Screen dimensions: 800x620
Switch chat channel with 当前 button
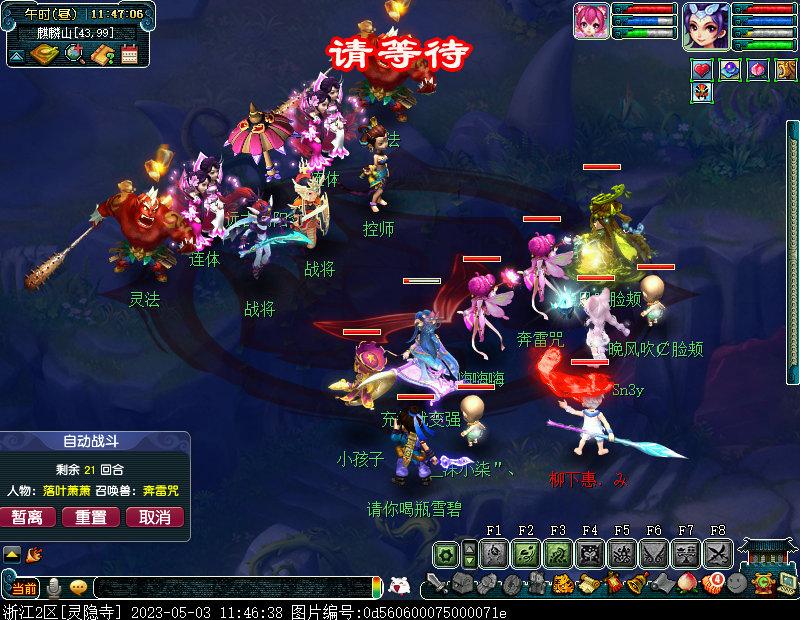[x=24, y=587]
